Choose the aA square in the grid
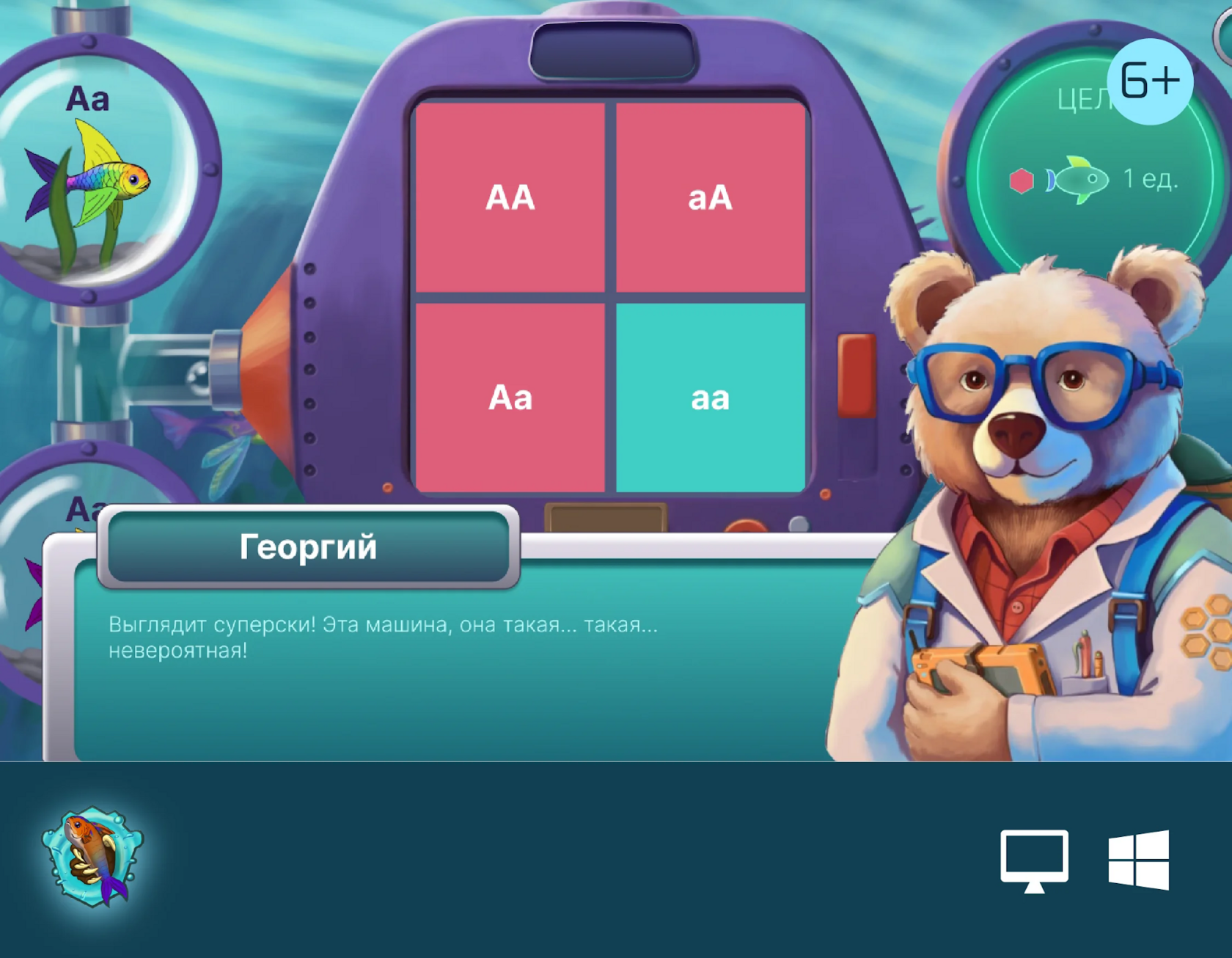 point(710,197)
